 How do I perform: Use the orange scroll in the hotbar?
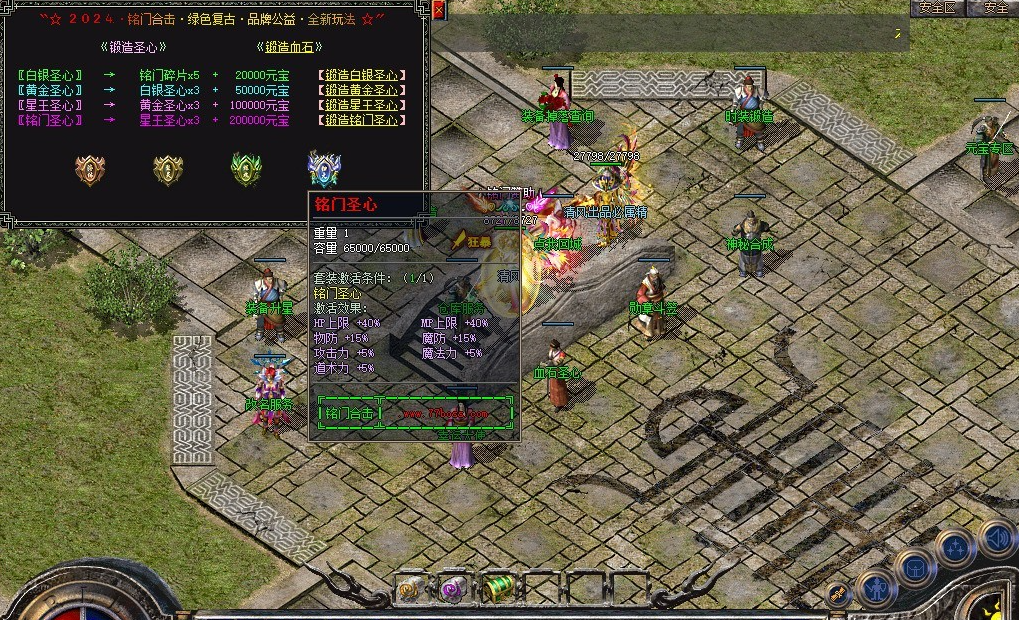pyautogui.click(x=410, y=589)
